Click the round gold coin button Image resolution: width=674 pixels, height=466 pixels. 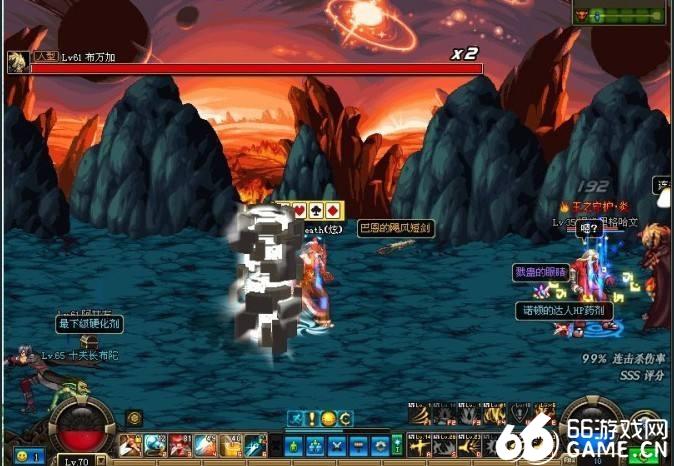134,418
